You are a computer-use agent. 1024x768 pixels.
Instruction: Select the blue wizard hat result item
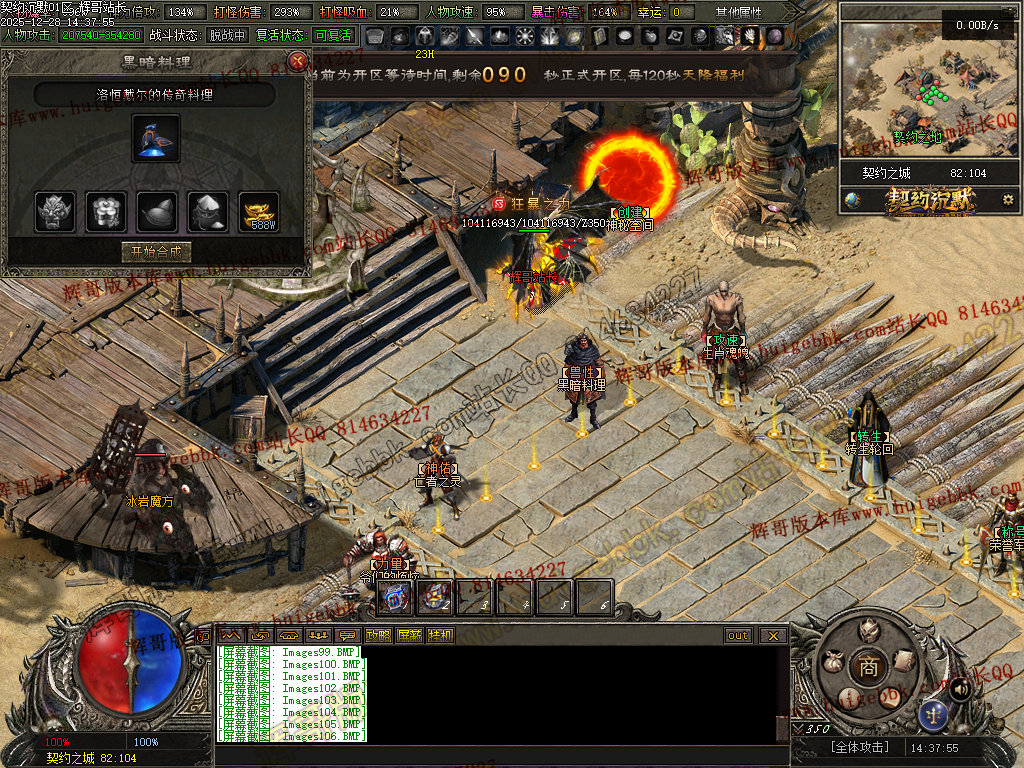[x=156, y=138]
